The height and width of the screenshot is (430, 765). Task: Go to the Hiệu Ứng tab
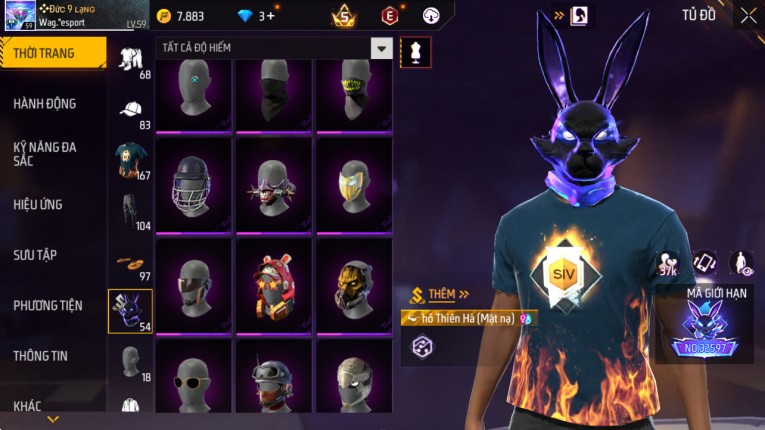pos(40,205)
